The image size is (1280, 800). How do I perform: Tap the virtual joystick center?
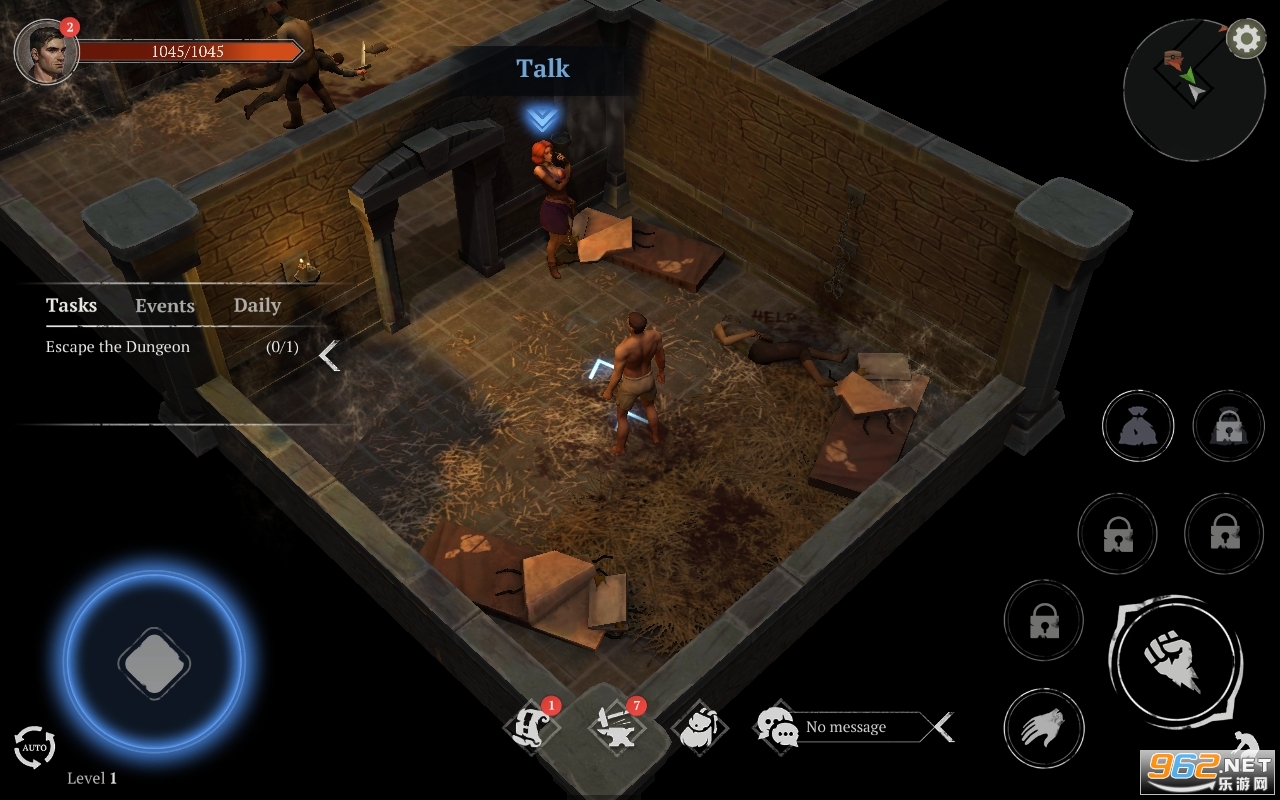[x=154, y=661]
